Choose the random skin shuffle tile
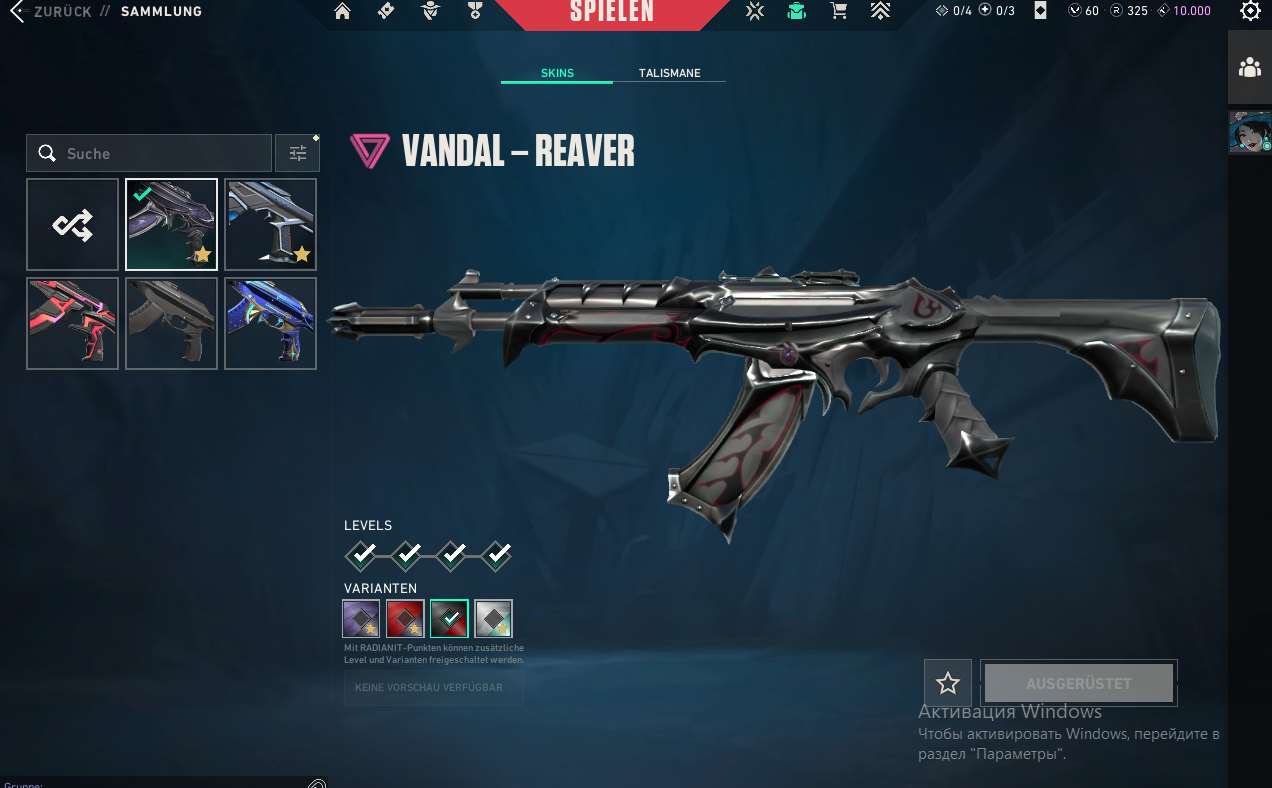The image size is (1272, 788). coord(72,225)
